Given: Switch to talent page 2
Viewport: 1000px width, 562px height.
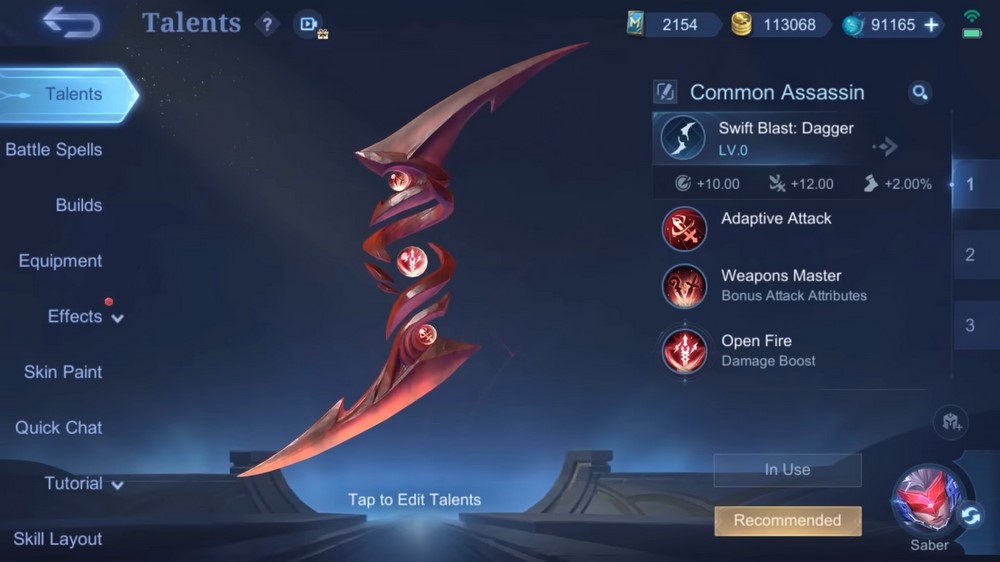Looking at the screenshot, I should (x=969, y=255).
